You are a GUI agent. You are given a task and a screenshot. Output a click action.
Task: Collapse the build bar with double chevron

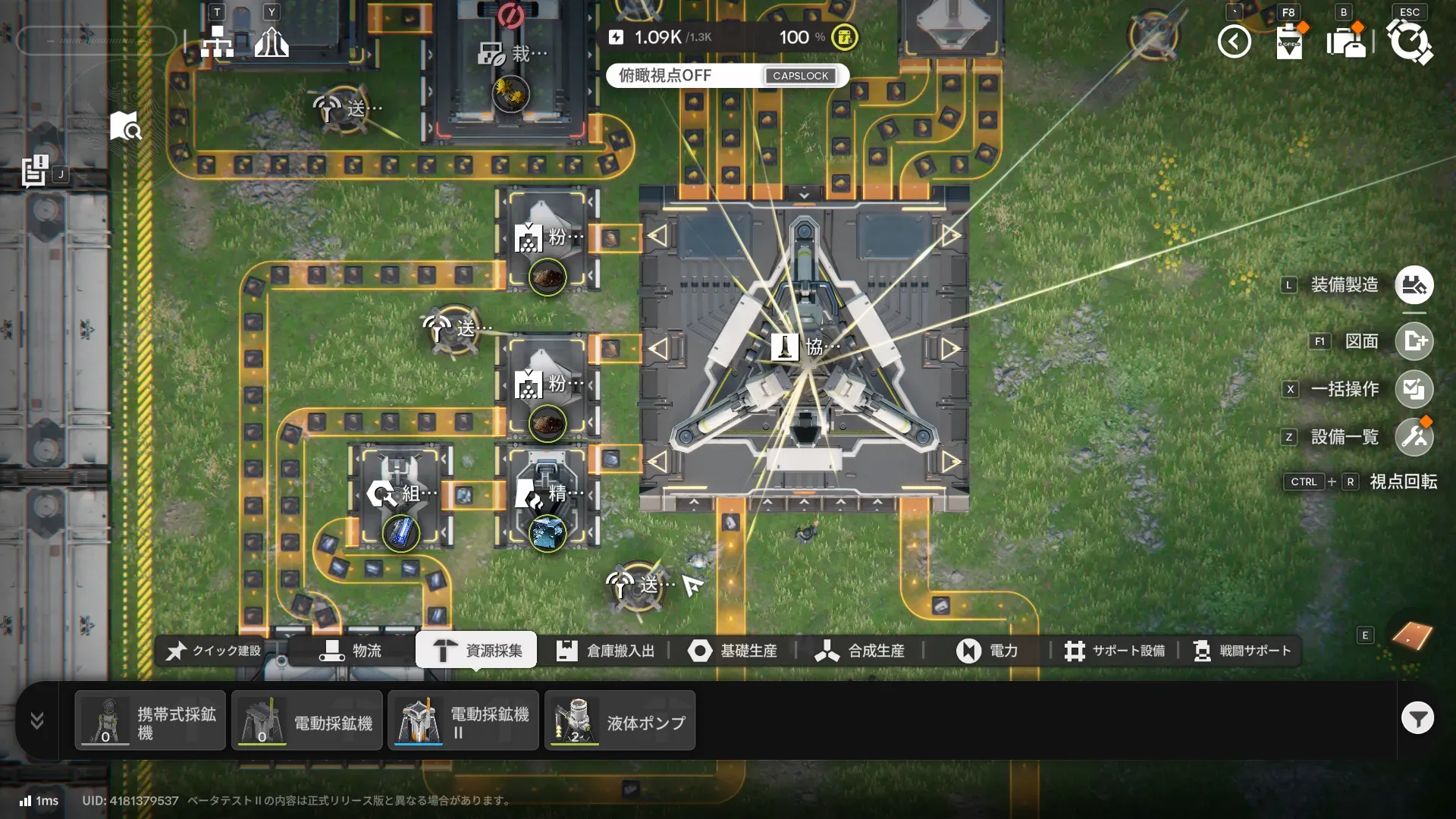click(x=37, y=720)
